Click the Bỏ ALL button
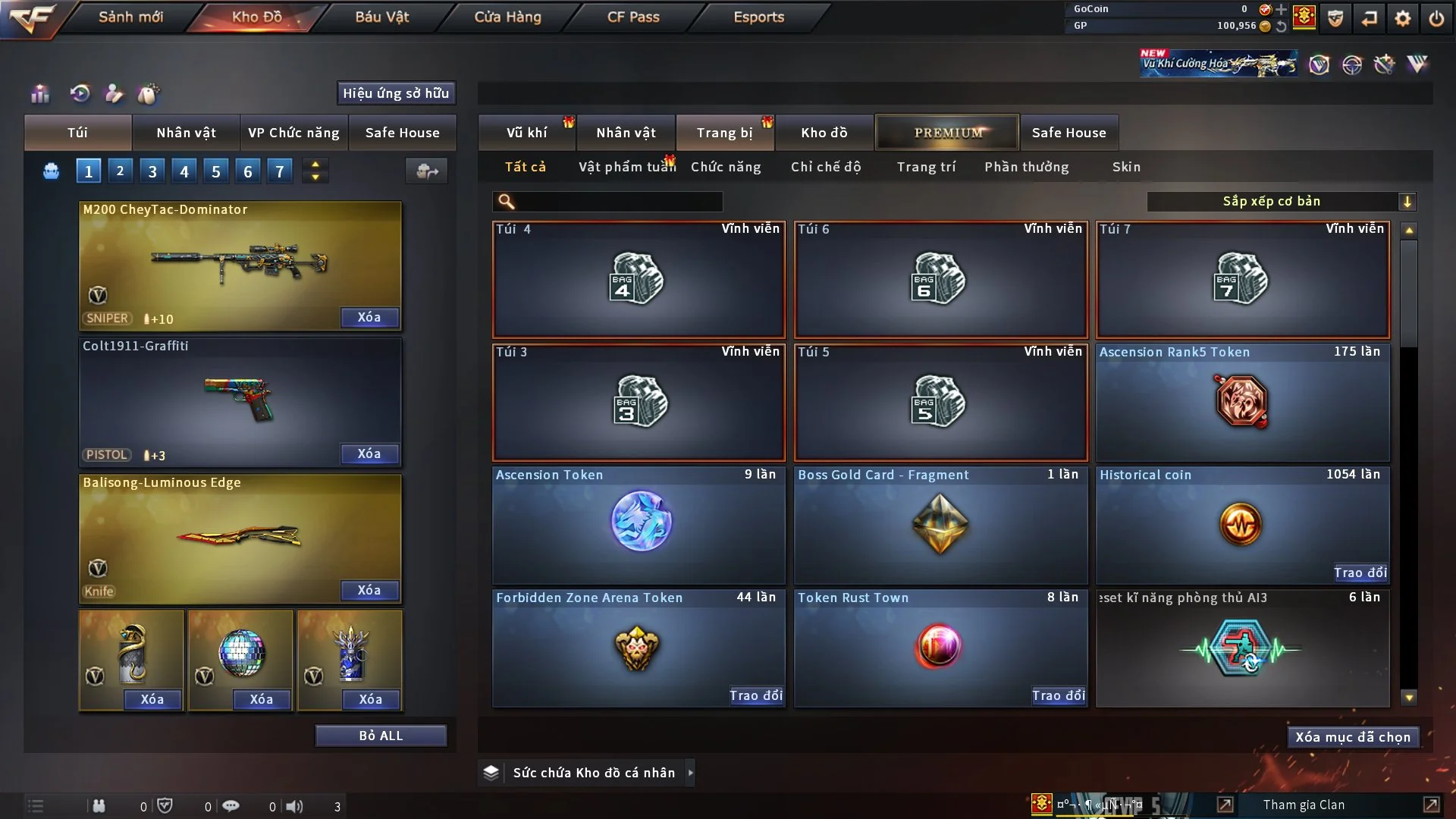Viewport: 1456px width, 819px height. [x=381, y=736]
